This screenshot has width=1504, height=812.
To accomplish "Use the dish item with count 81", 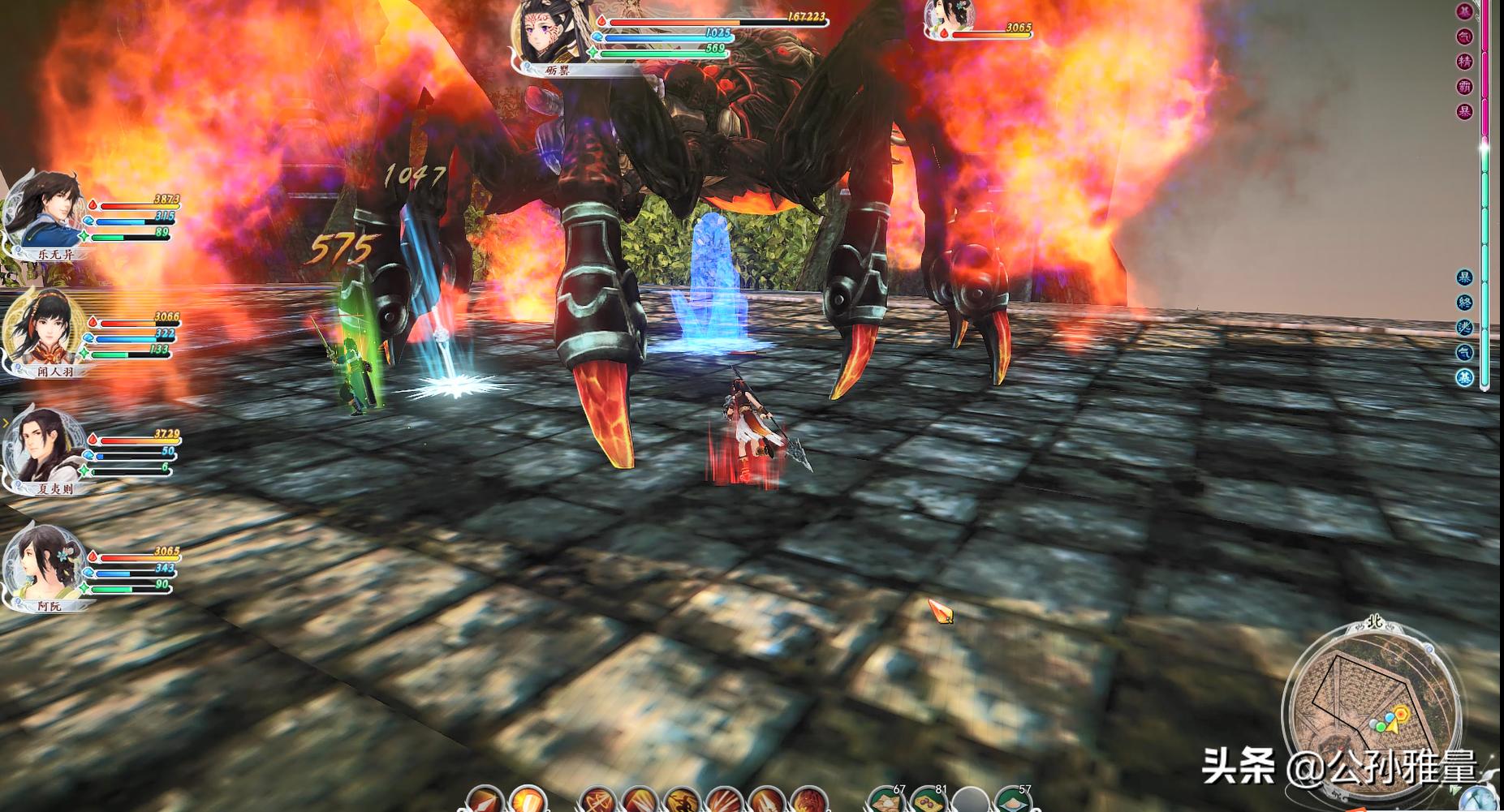I will (929, 801).
